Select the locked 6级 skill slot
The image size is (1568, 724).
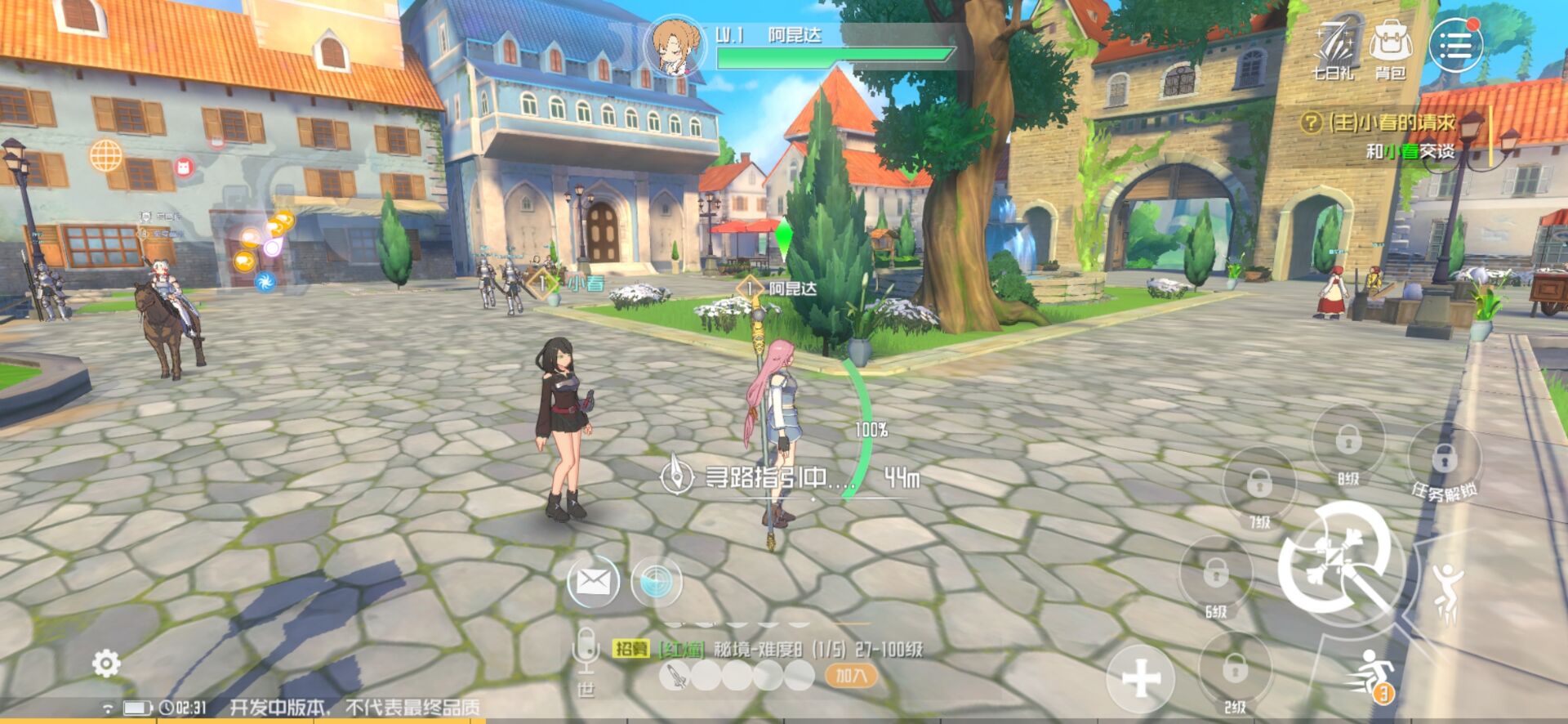click(x=1216, y=573)
